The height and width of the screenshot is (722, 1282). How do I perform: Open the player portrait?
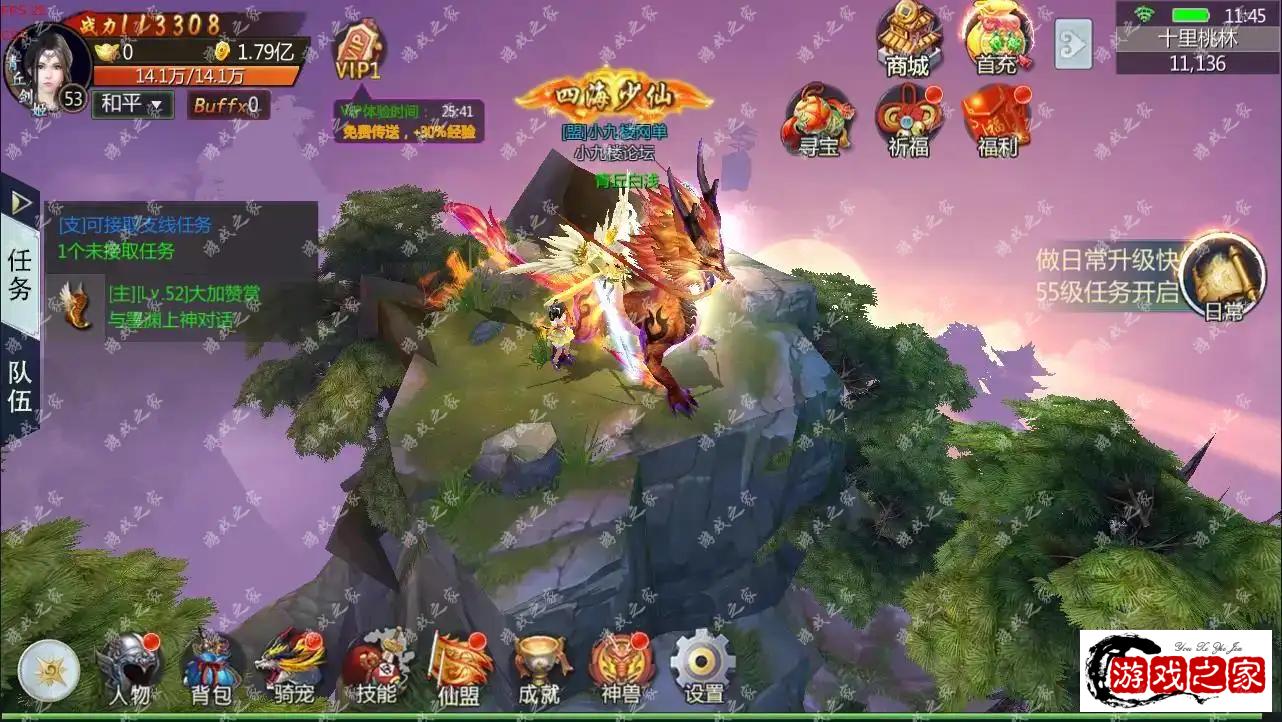(46, 63)
